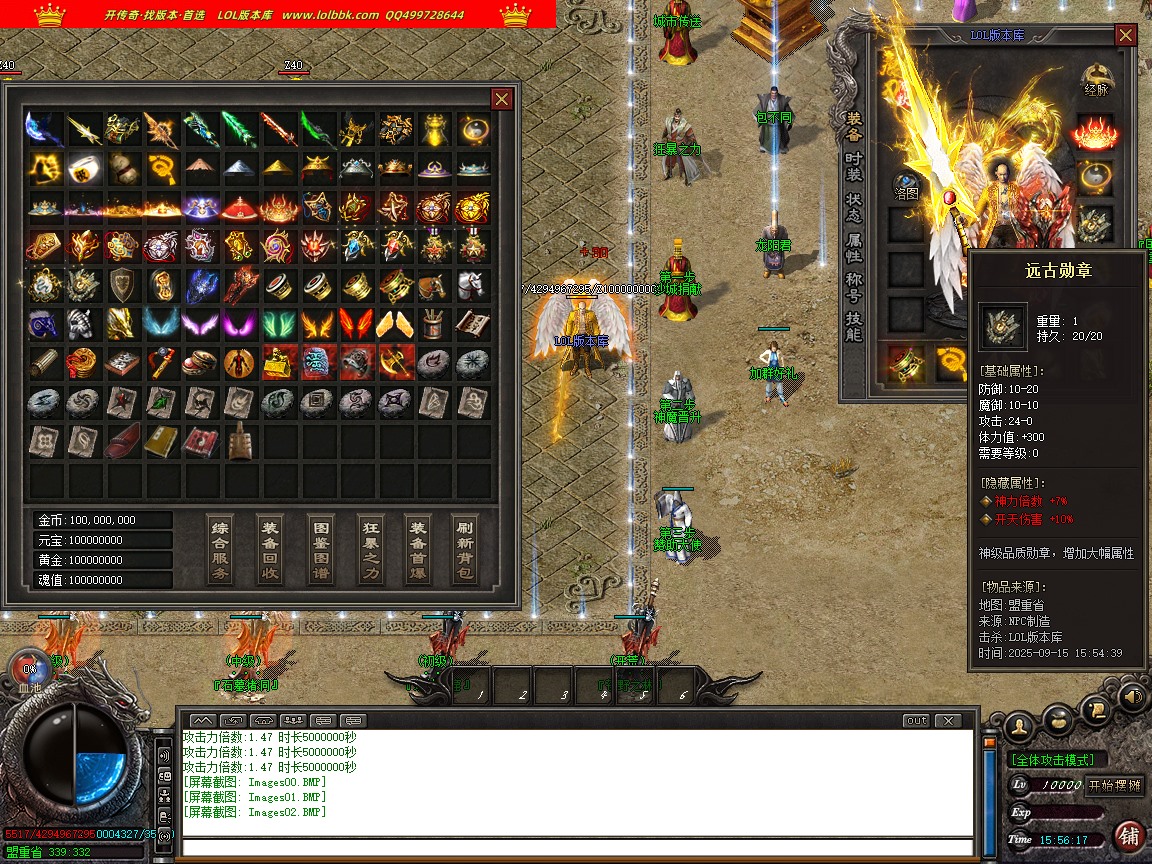Image resolution: width=1152 pixels, height=864 pixels.
Task: Switch to the 时装 costume tab
Action: pyautogui.click(x=854, y=166)
